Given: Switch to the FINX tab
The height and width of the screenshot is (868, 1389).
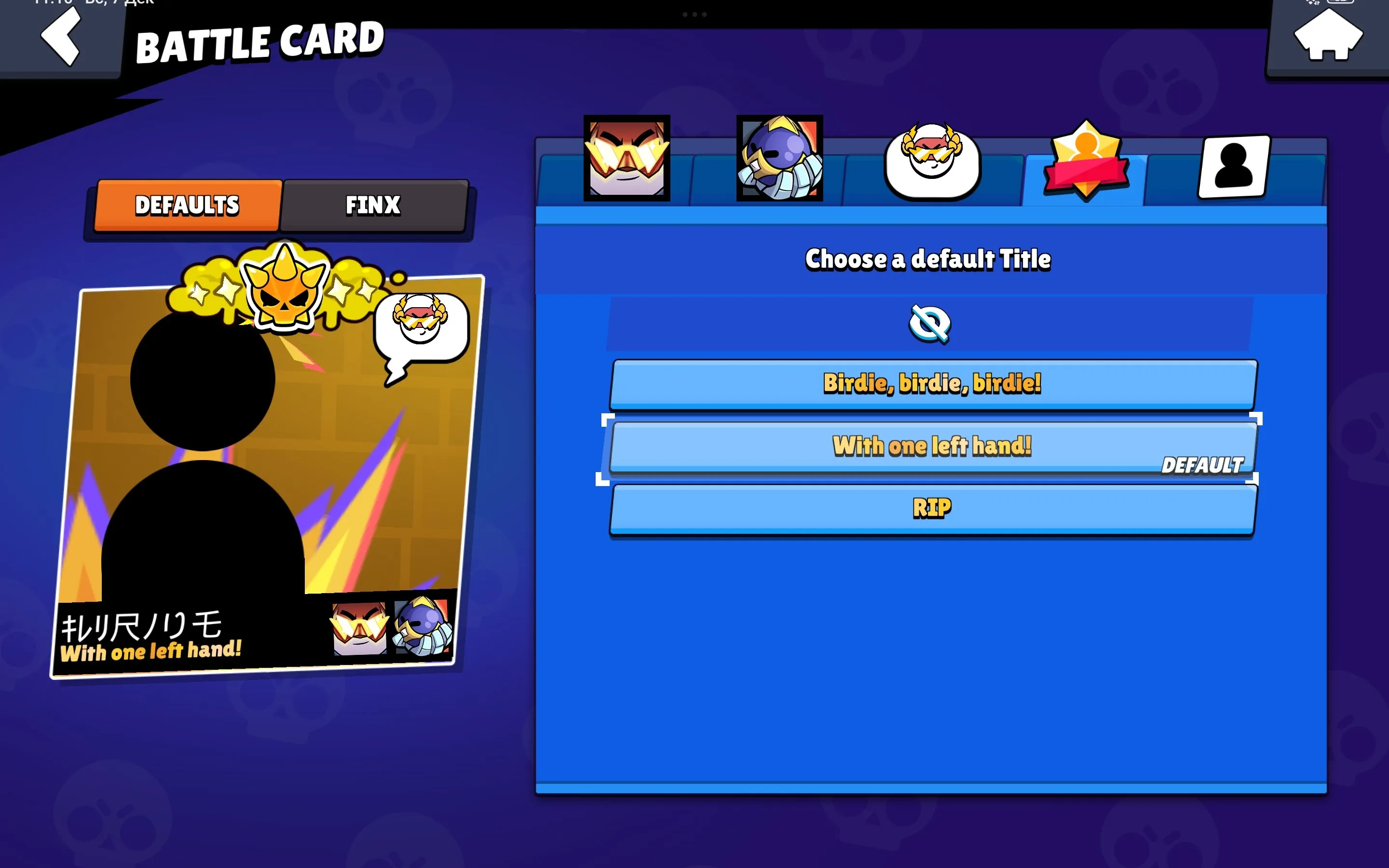Looking at the screenshot, I should [x=372, y=205].
